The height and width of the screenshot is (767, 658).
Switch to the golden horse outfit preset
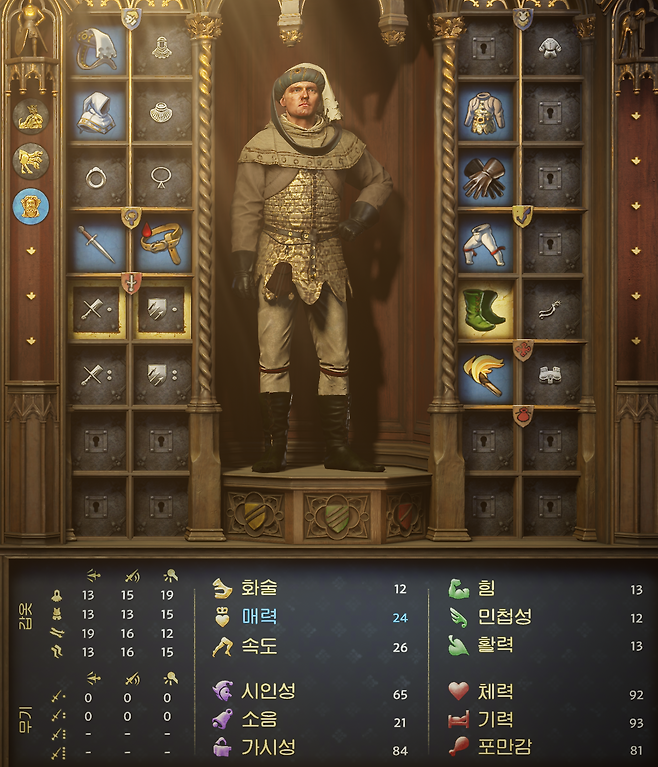pyautogui.click(x=31, y=161)
